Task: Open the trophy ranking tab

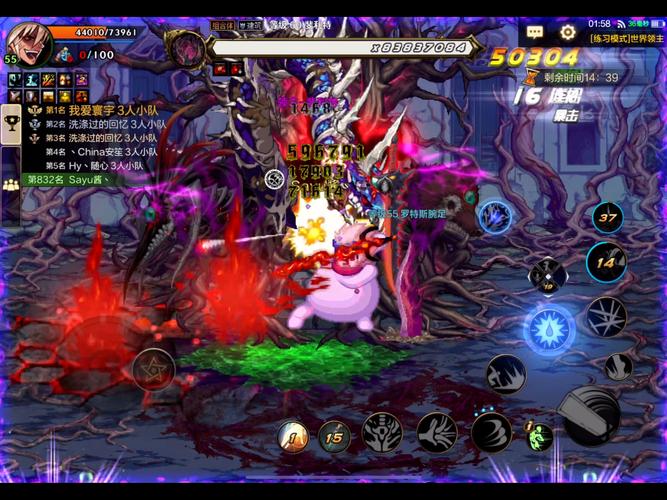Action: 11,124
